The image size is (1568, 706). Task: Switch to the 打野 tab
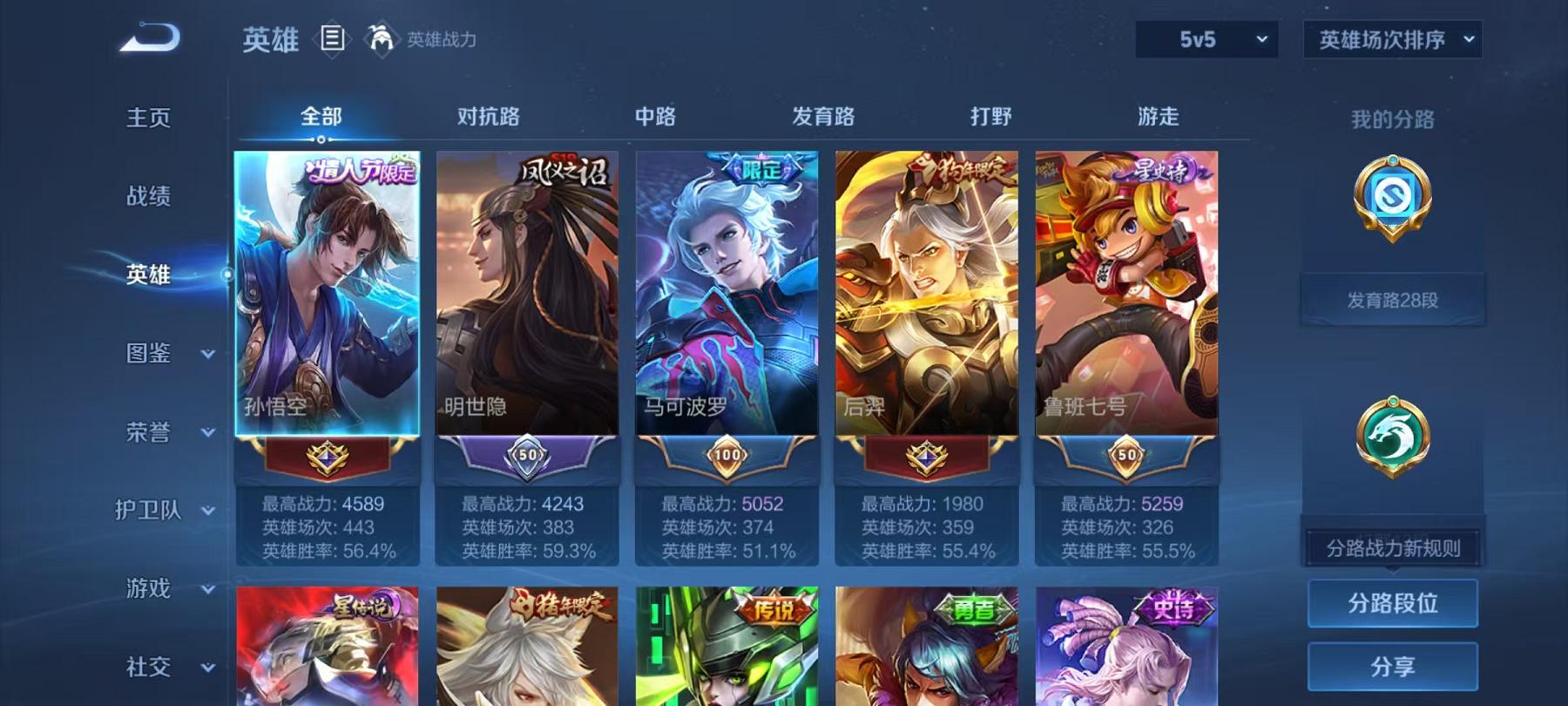pyautogui.click(x=990, y=116)
